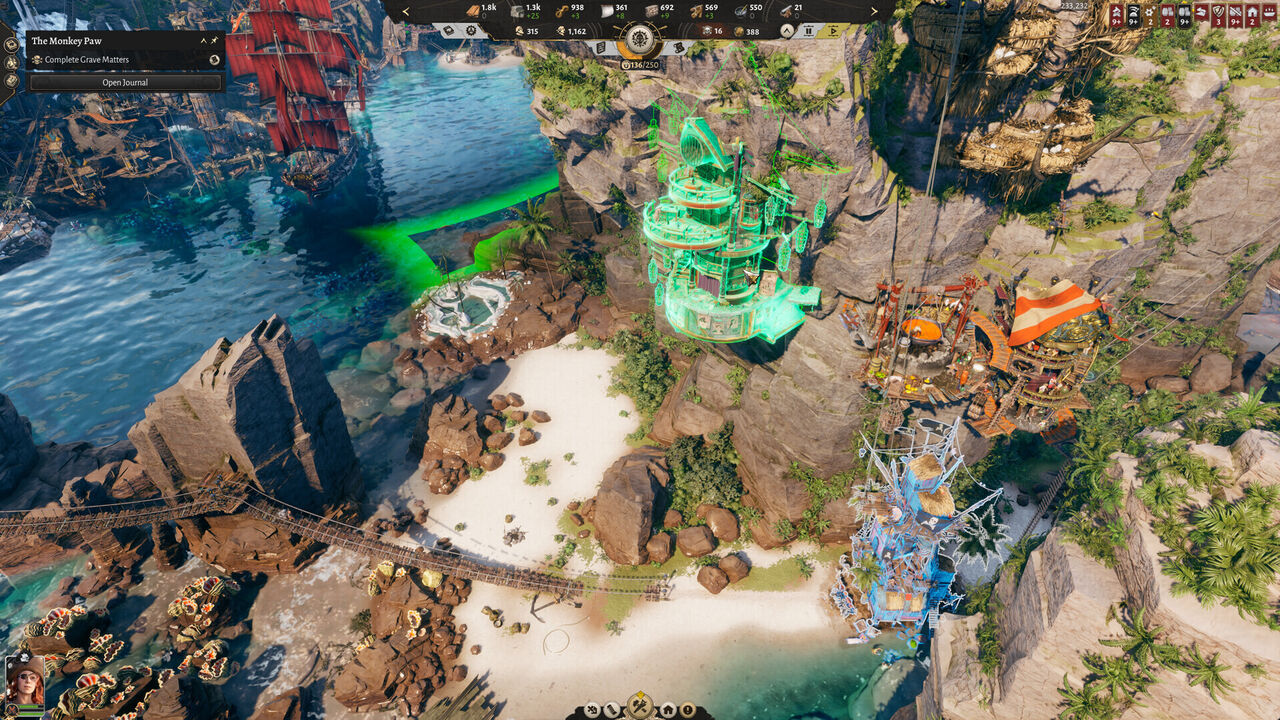
Task: Open the notifications icon next to home
Action: 688,710
